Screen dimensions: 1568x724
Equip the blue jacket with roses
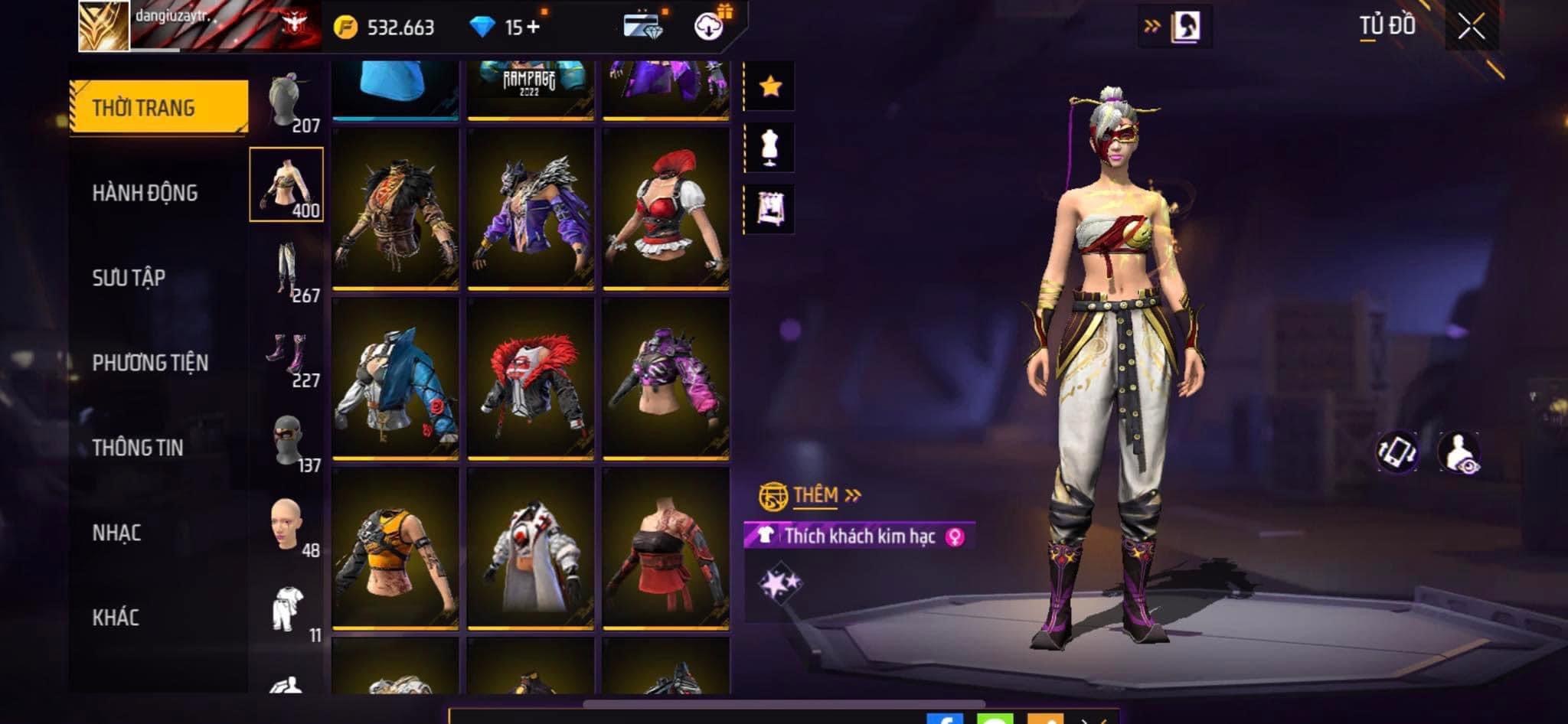tap(395, 379)
